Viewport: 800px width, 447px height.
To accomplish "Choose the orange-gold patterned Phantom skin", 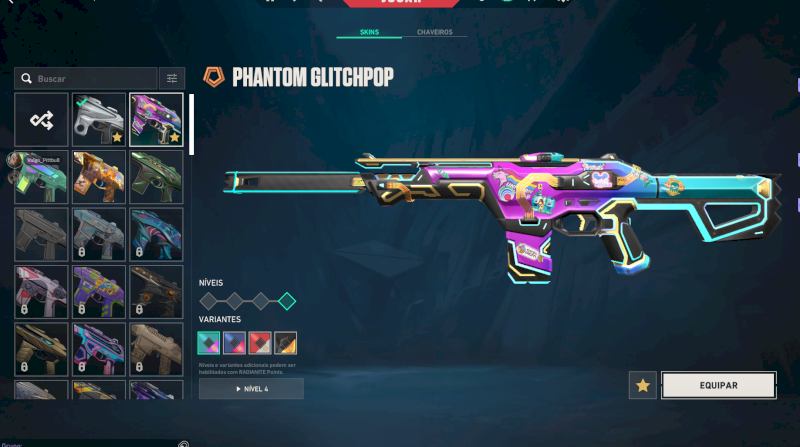I will [x=99, y=176].
